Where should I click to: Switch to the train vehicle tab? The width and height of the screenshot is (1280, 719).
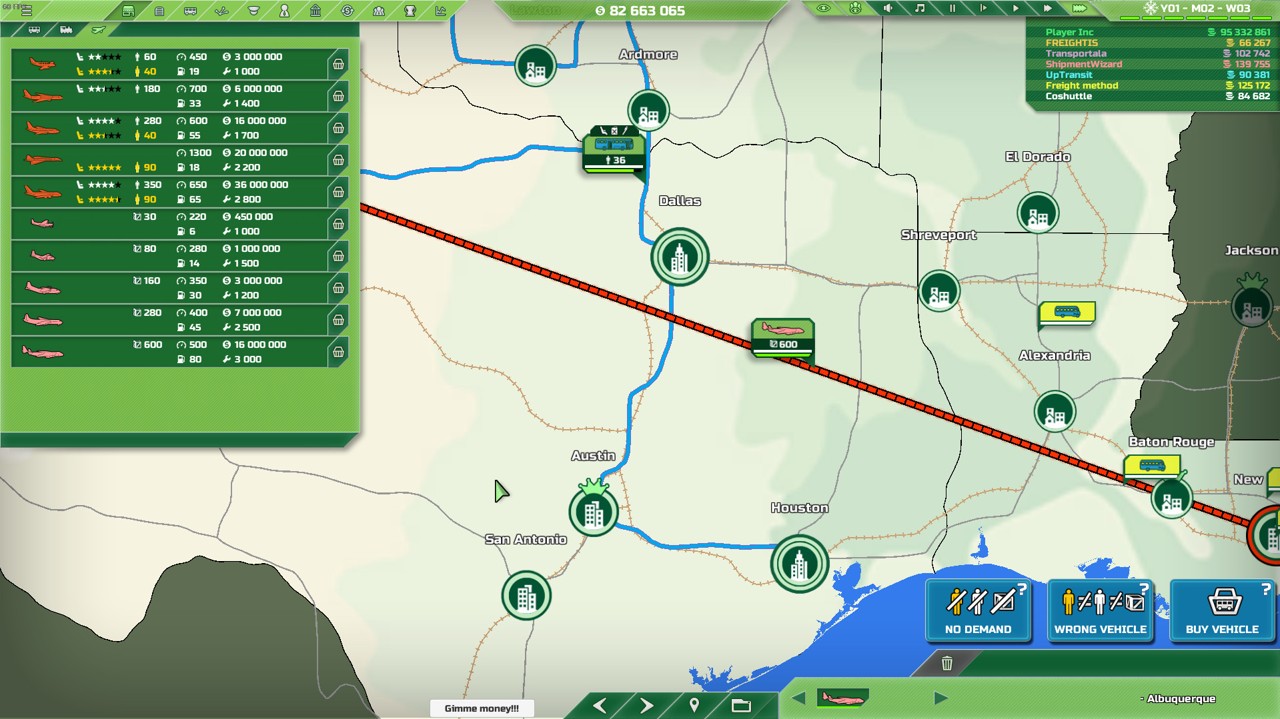point(66,30)
